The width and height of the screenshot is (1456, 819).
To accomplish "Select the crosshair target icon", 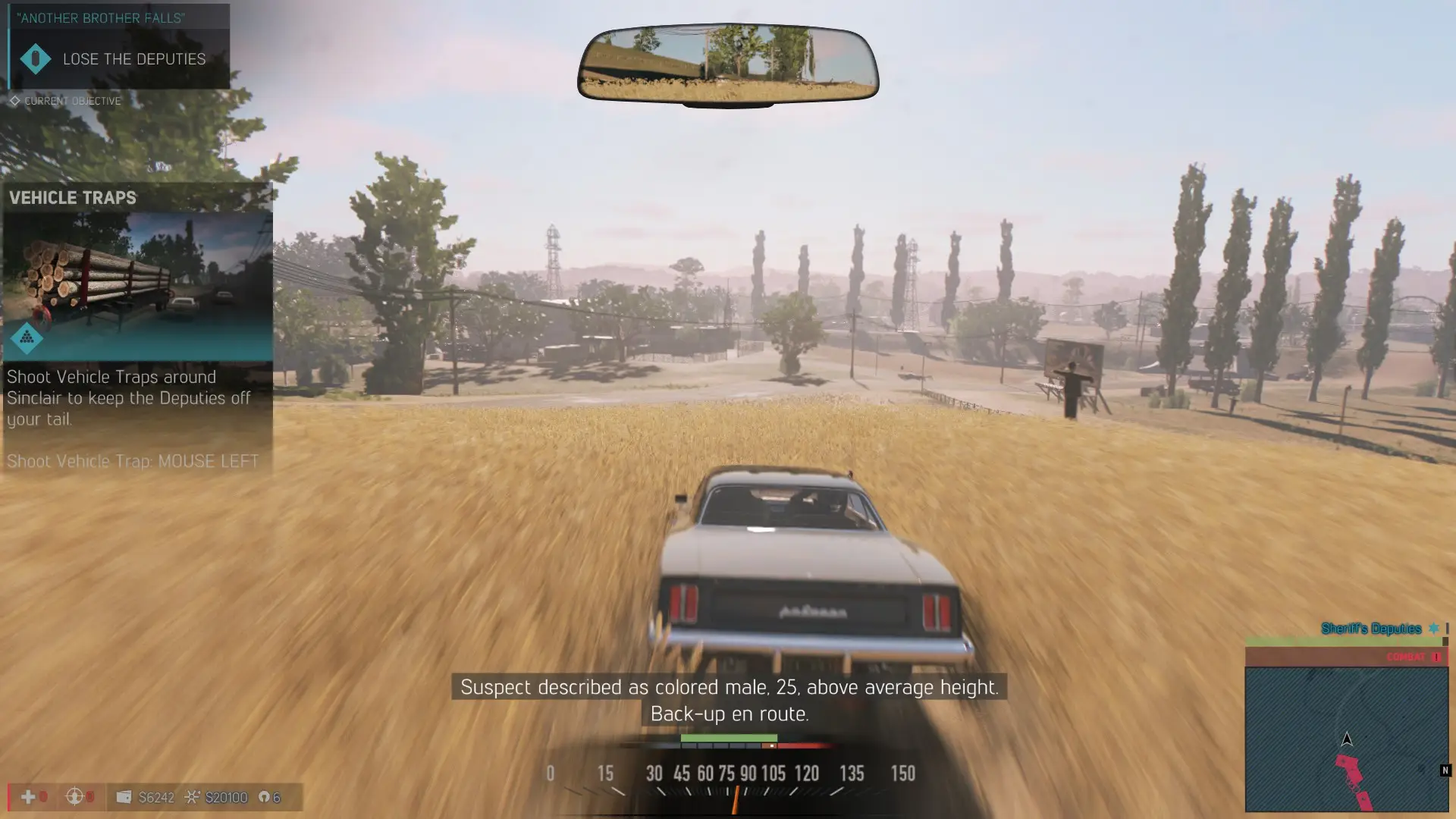I will click(x=74, y=797).
